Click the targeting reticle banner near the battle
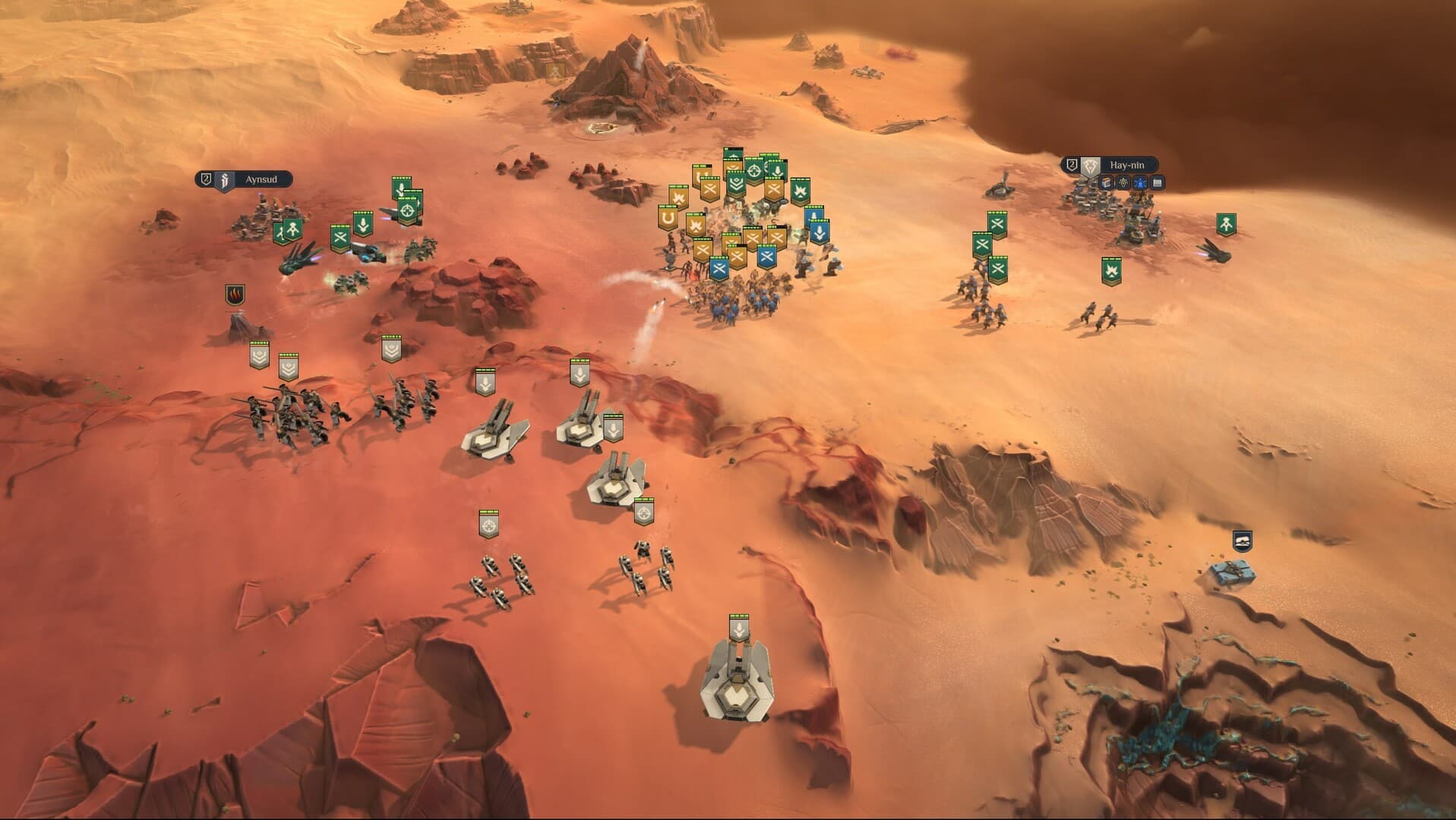This screenshot has width=1456, height=820. (x=754, y=170)
